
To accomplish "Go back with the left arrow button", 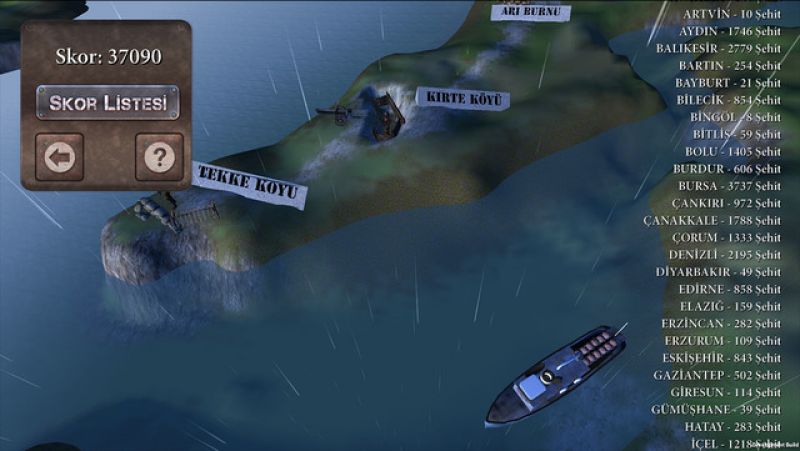I will tap(60, 157).
